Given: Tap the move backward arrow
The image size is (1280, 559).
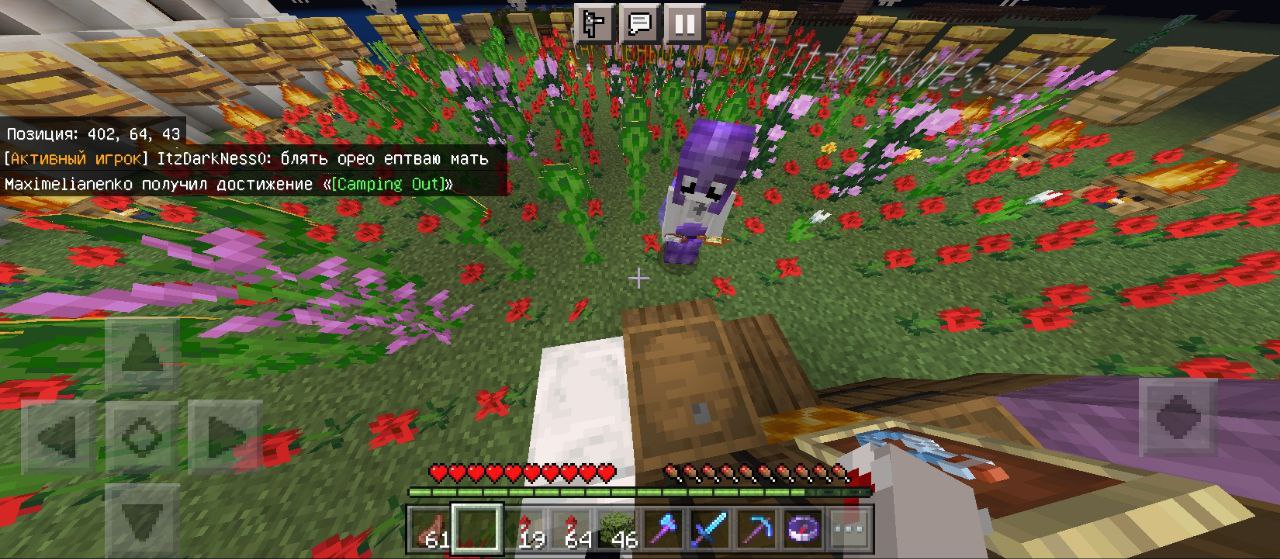Looking at the screenshot, I should tap(142, 518).
